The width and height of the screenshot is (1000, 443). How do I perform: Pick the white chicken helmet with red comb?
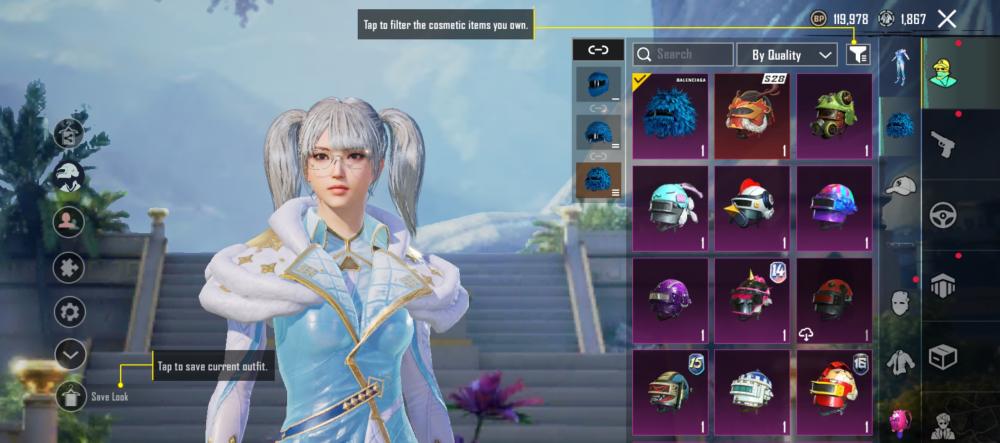752,207
